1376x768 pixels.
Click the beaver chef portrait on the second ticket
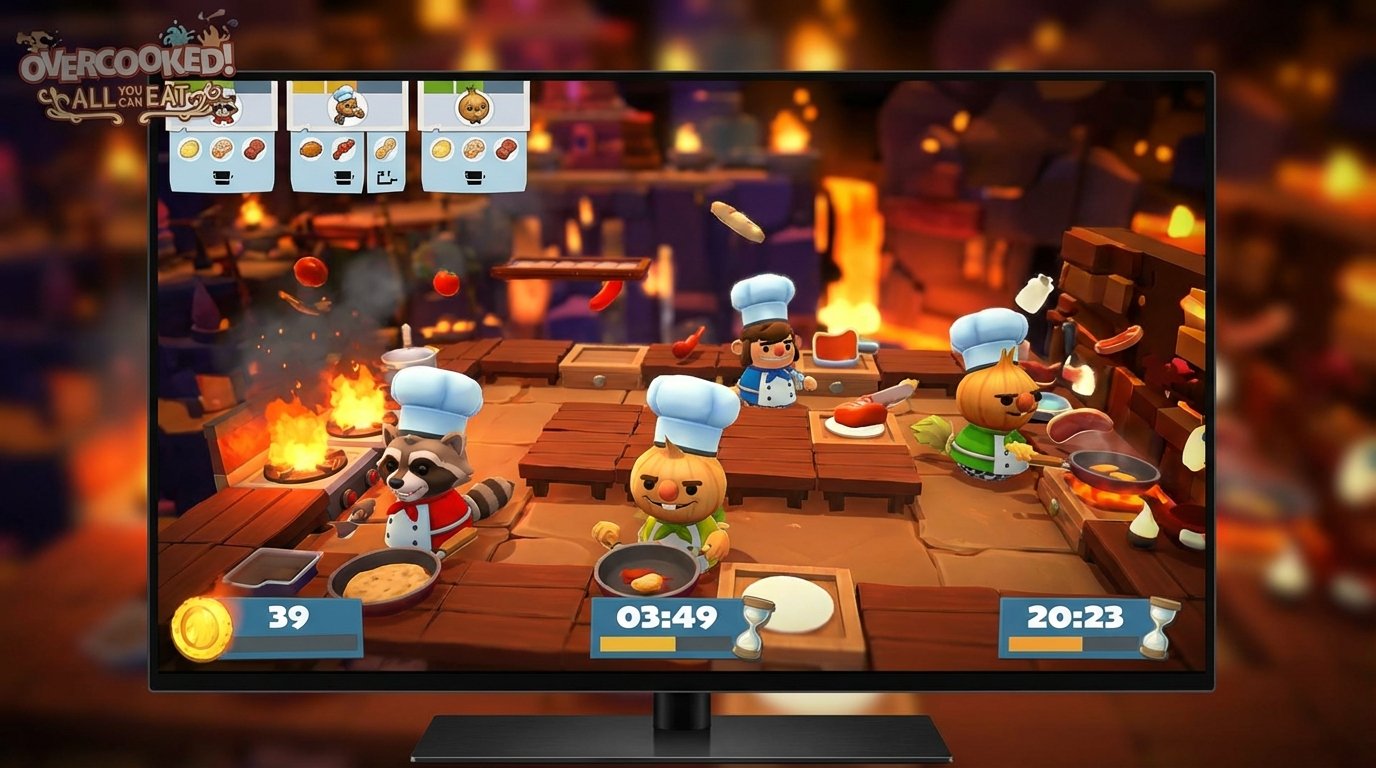345,106
